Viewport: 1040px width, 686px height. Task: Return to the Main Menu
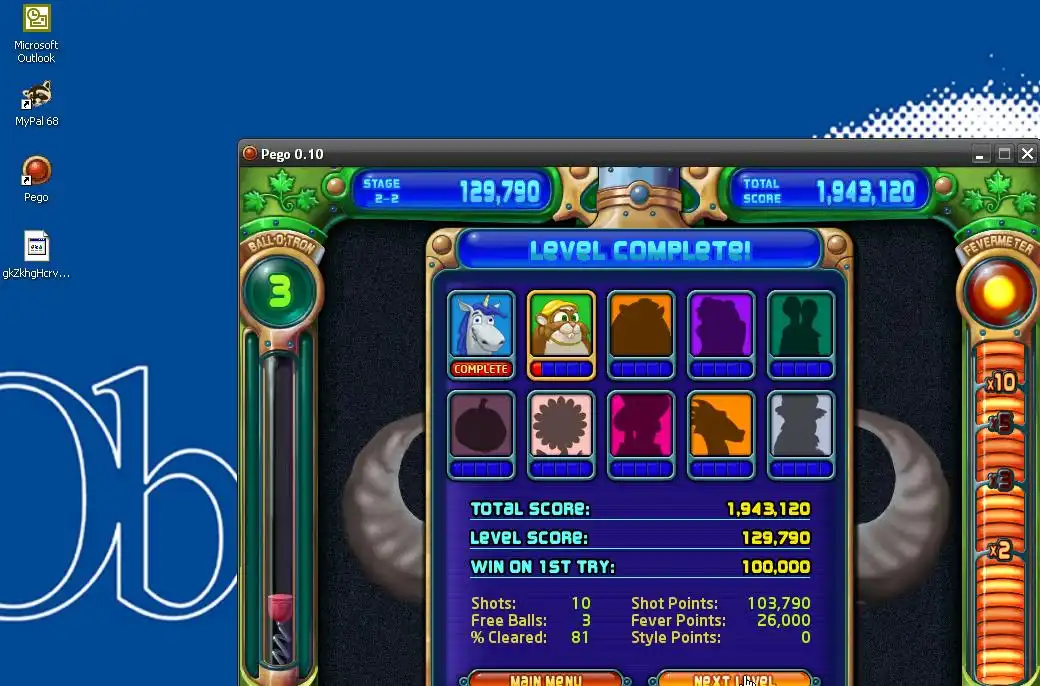[x=546, y=679]
